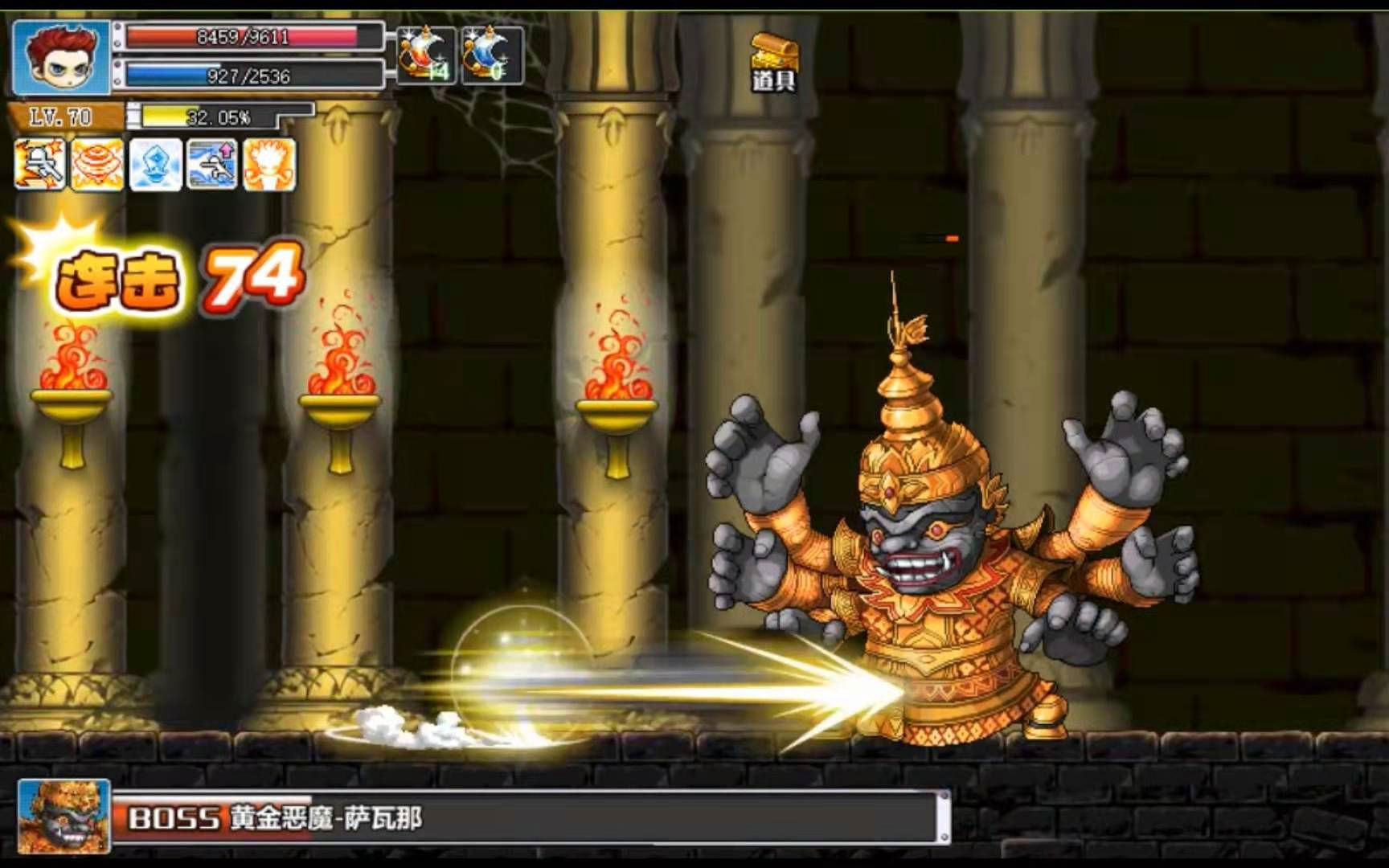Activate the orange whirlwind skill

[x=97, y=165]
